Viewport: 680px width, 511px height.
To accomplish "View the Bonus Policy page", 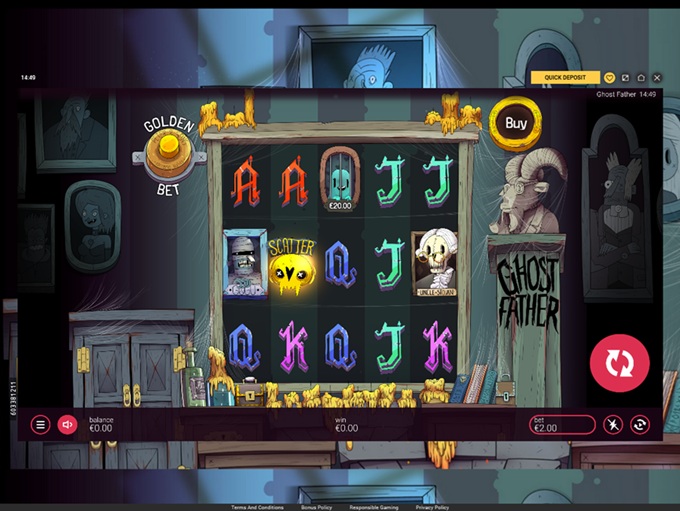I will (317, 507).
